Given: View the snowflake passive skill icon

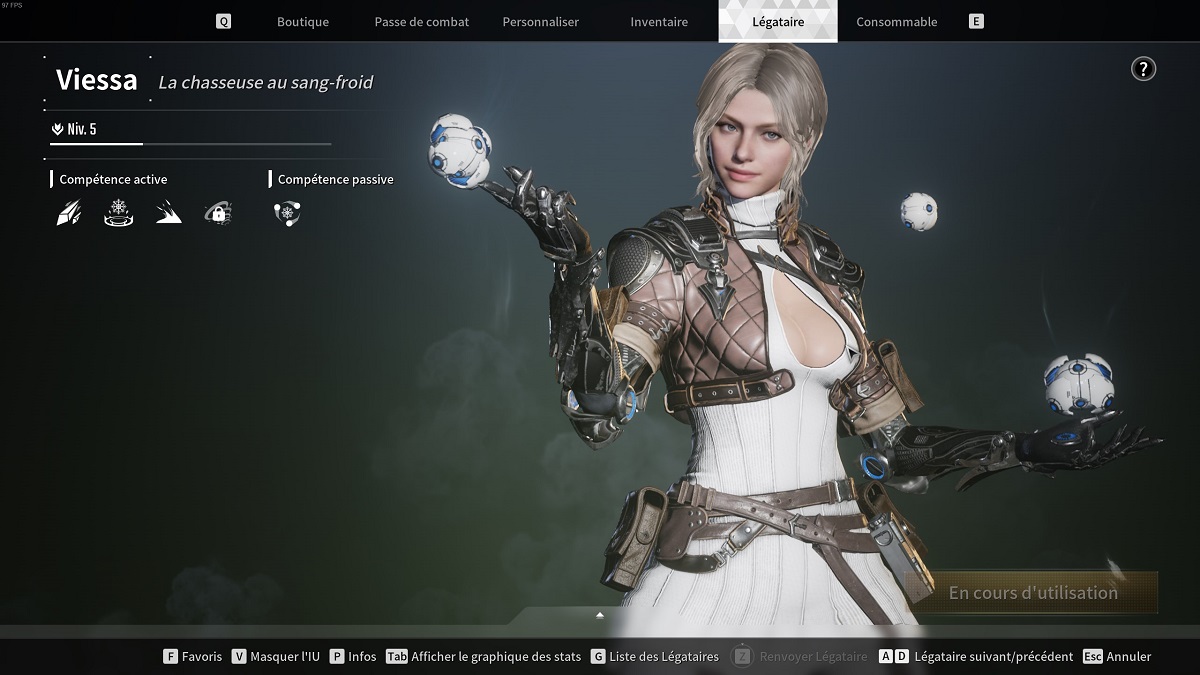Looking at the screenshot, I should coord(286,213).
